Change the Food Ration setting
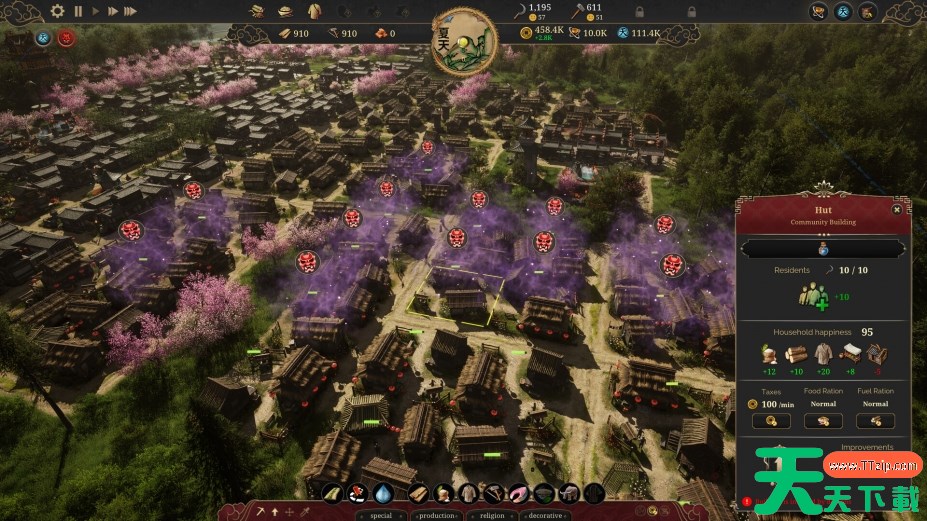The height and width of the screenshot is (521, 927). click(x=823, y=421)
